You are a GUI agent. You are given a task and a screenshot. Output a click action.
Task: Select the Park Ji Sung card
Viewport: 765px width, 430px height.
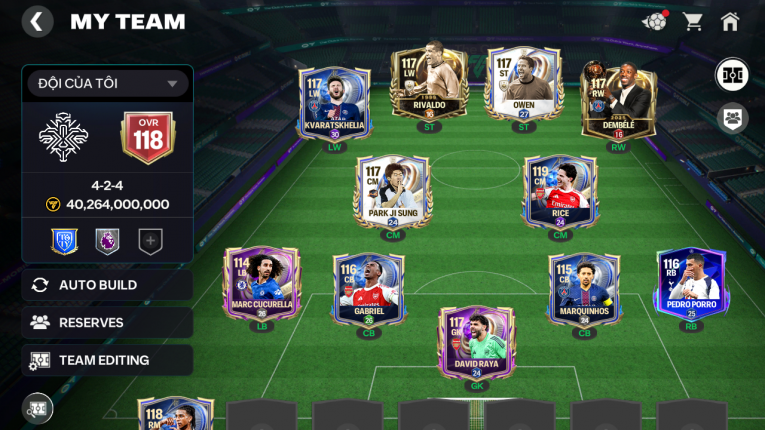click(392, 192)
